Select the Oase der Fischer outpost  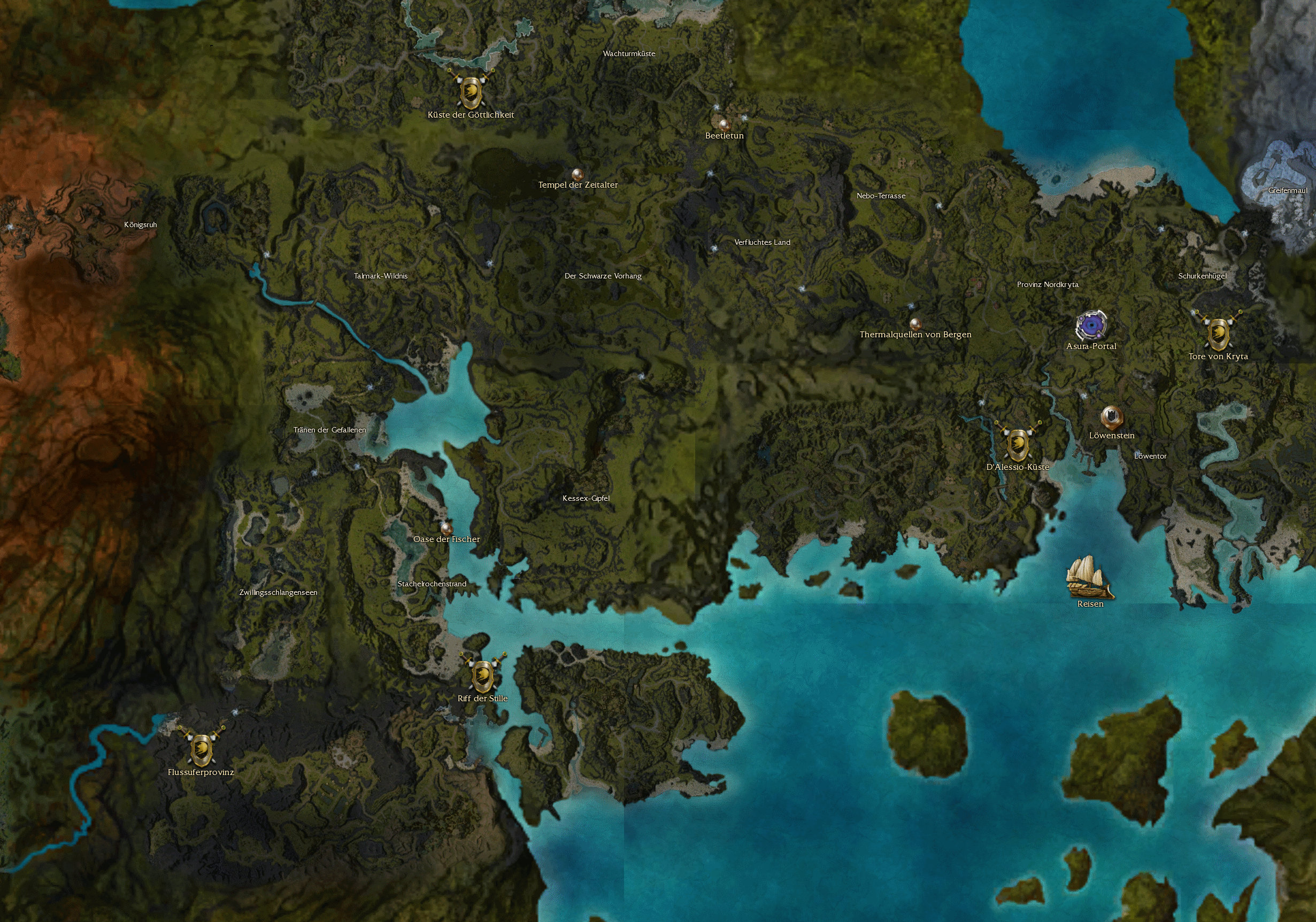point(446,528)
